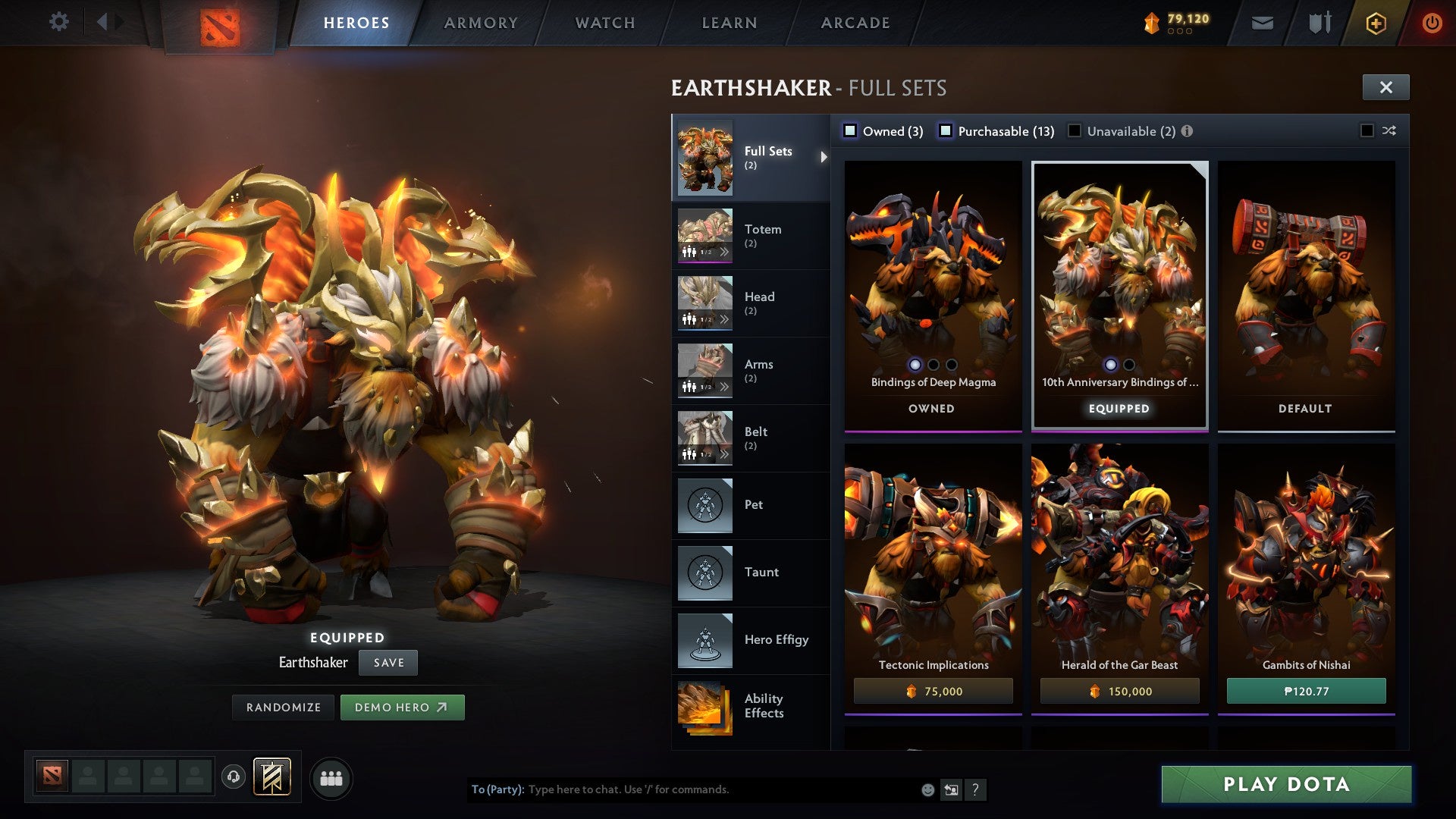Open voice chat headset settings
Viewport: 1456px width, 819px height.
(x=233, y=777)
